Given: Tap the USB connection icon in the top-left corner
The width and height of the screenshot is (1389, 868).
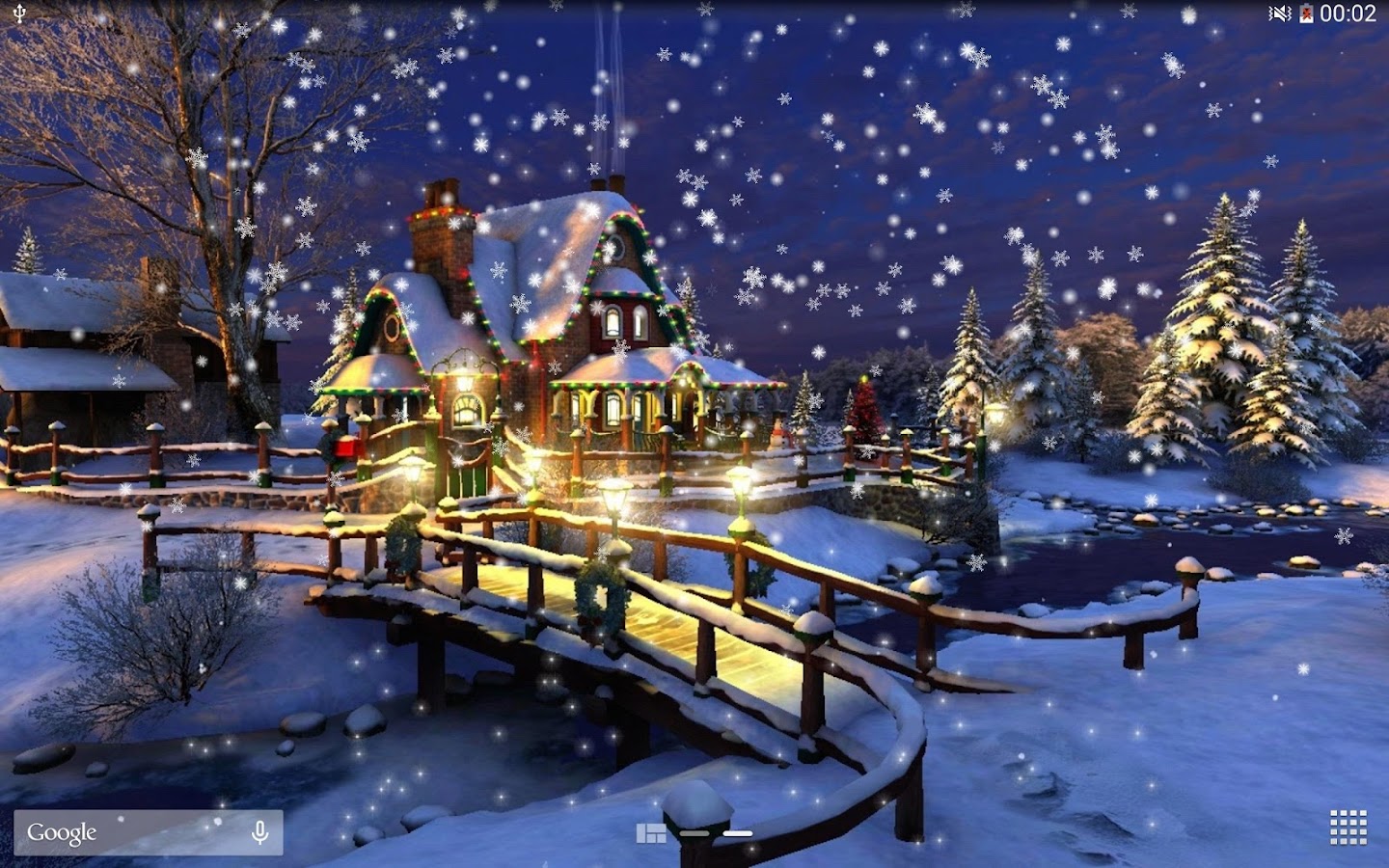Looking at the screenshot, I should pos(20,14).
